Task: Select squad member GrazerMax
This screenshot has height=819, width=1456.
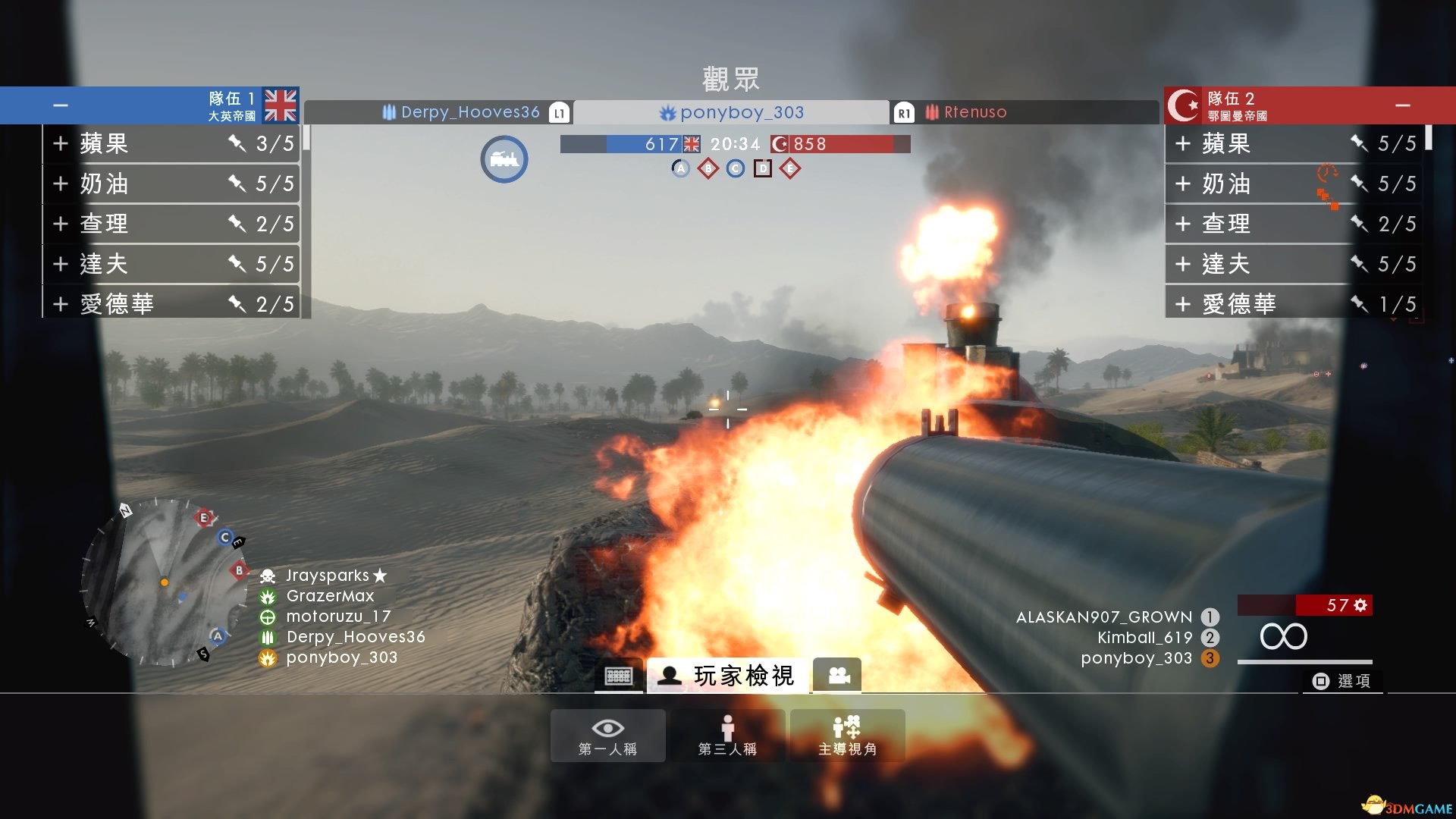Action: (330, 596)
